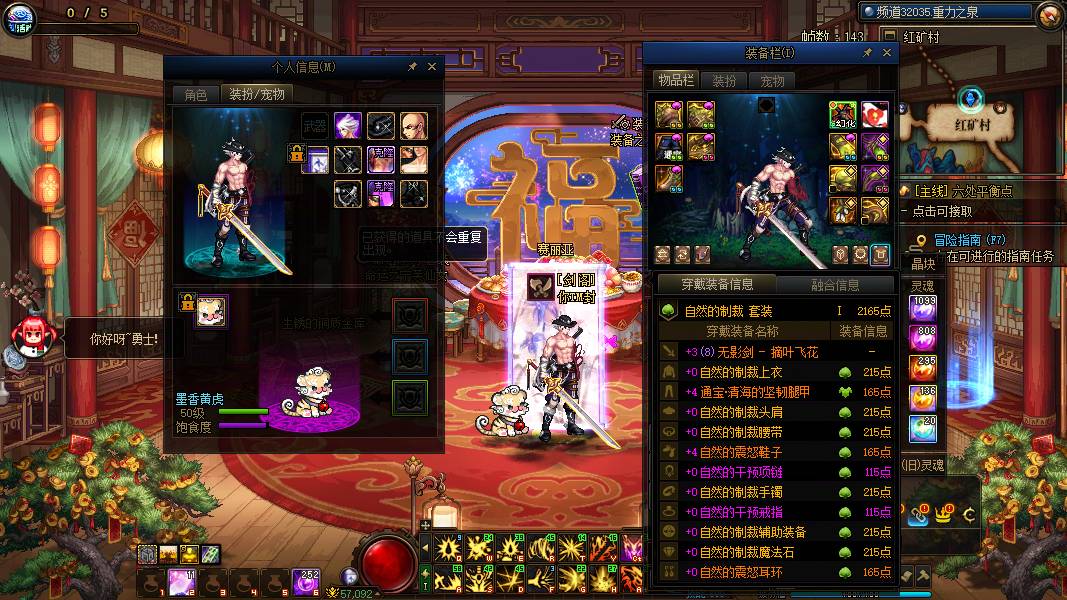Close the 个人信息 personal info window
The image size is (1067, 600).
pyautogui.click(x=432, y=67)
